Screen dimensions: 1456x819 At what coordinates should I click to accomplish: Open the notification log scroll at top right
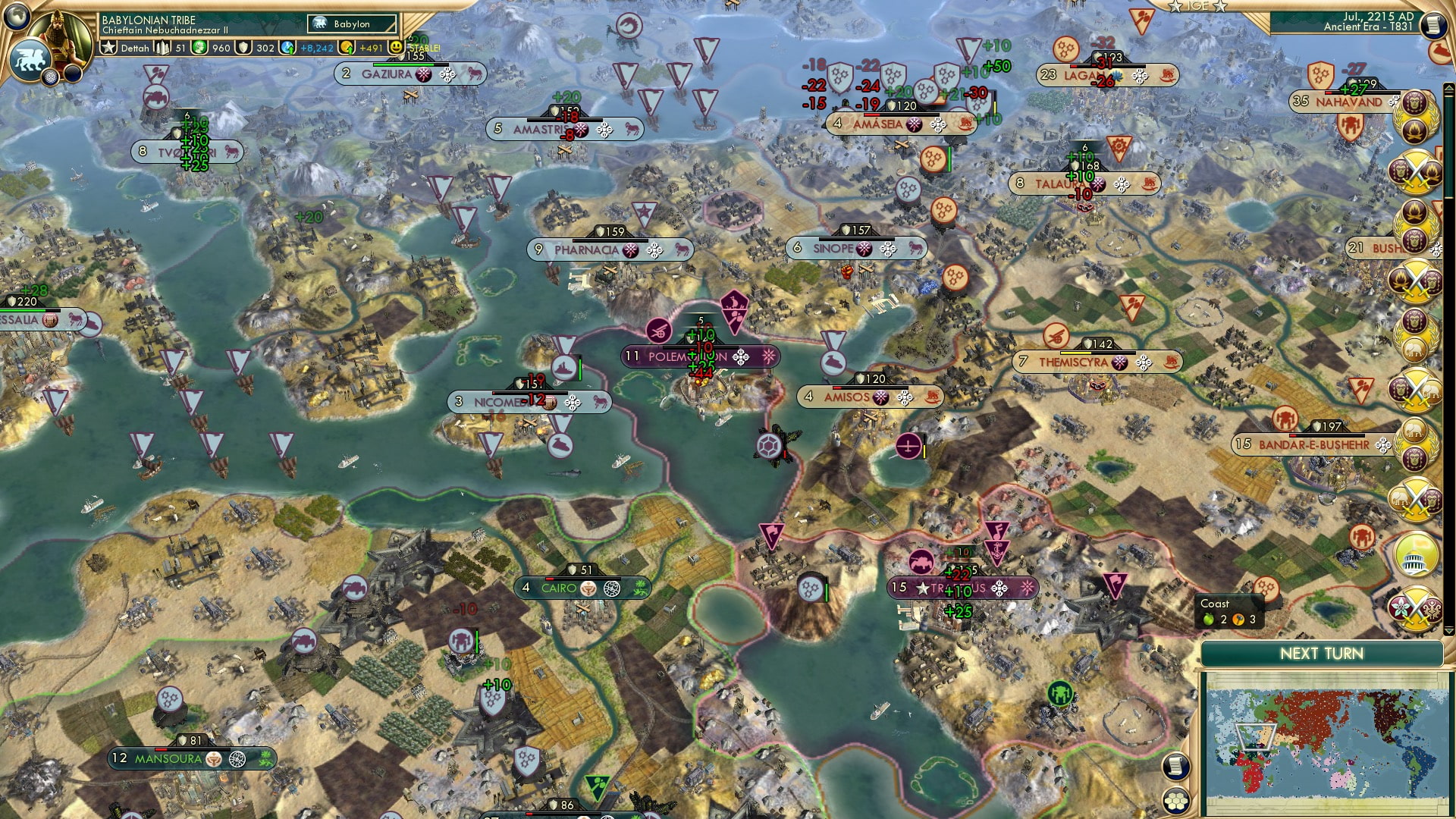pos(1434,25)
